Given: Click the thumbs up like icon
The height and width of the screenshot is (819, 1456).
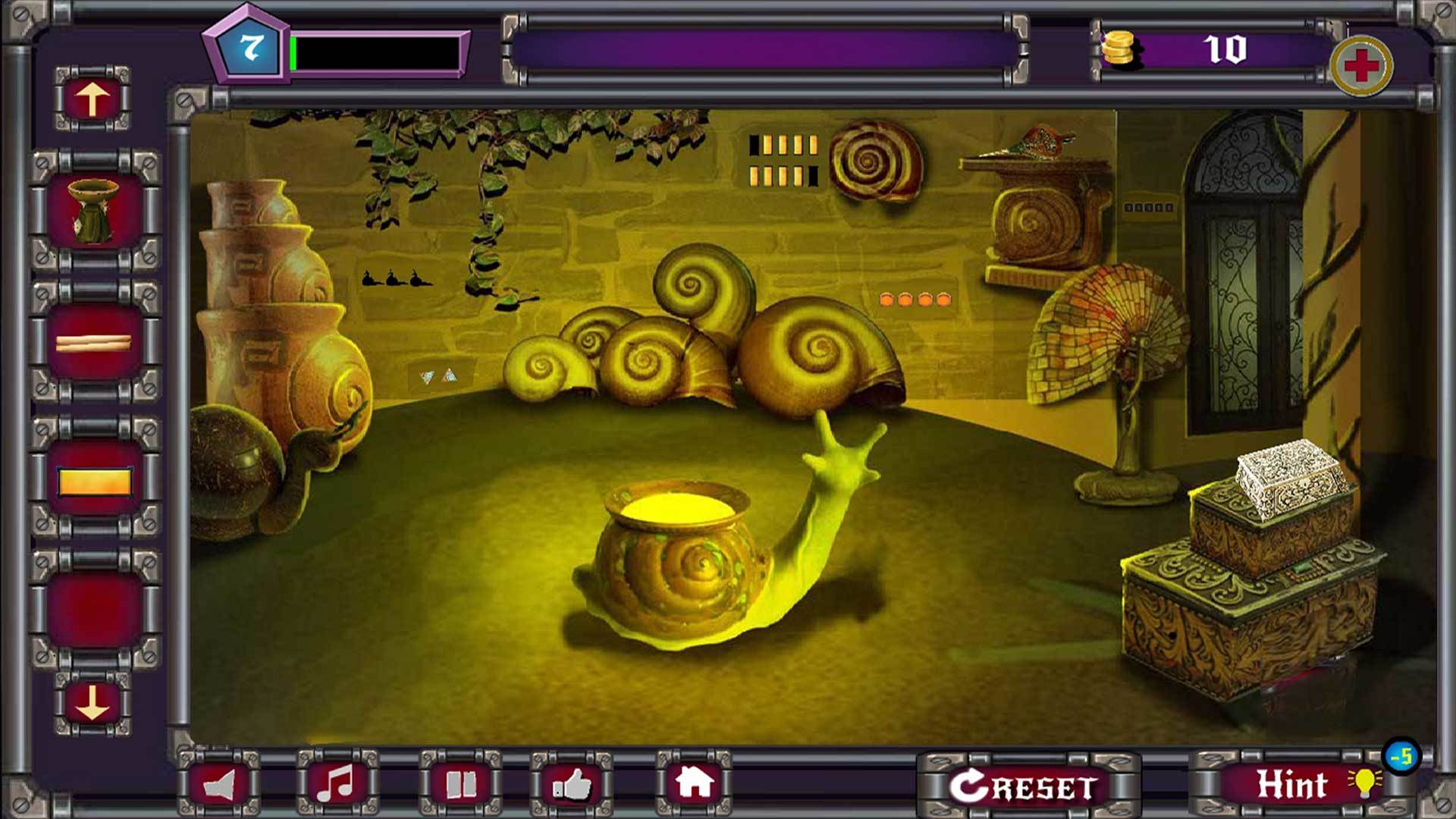Looking at the screenshot, I should (574, 786).
